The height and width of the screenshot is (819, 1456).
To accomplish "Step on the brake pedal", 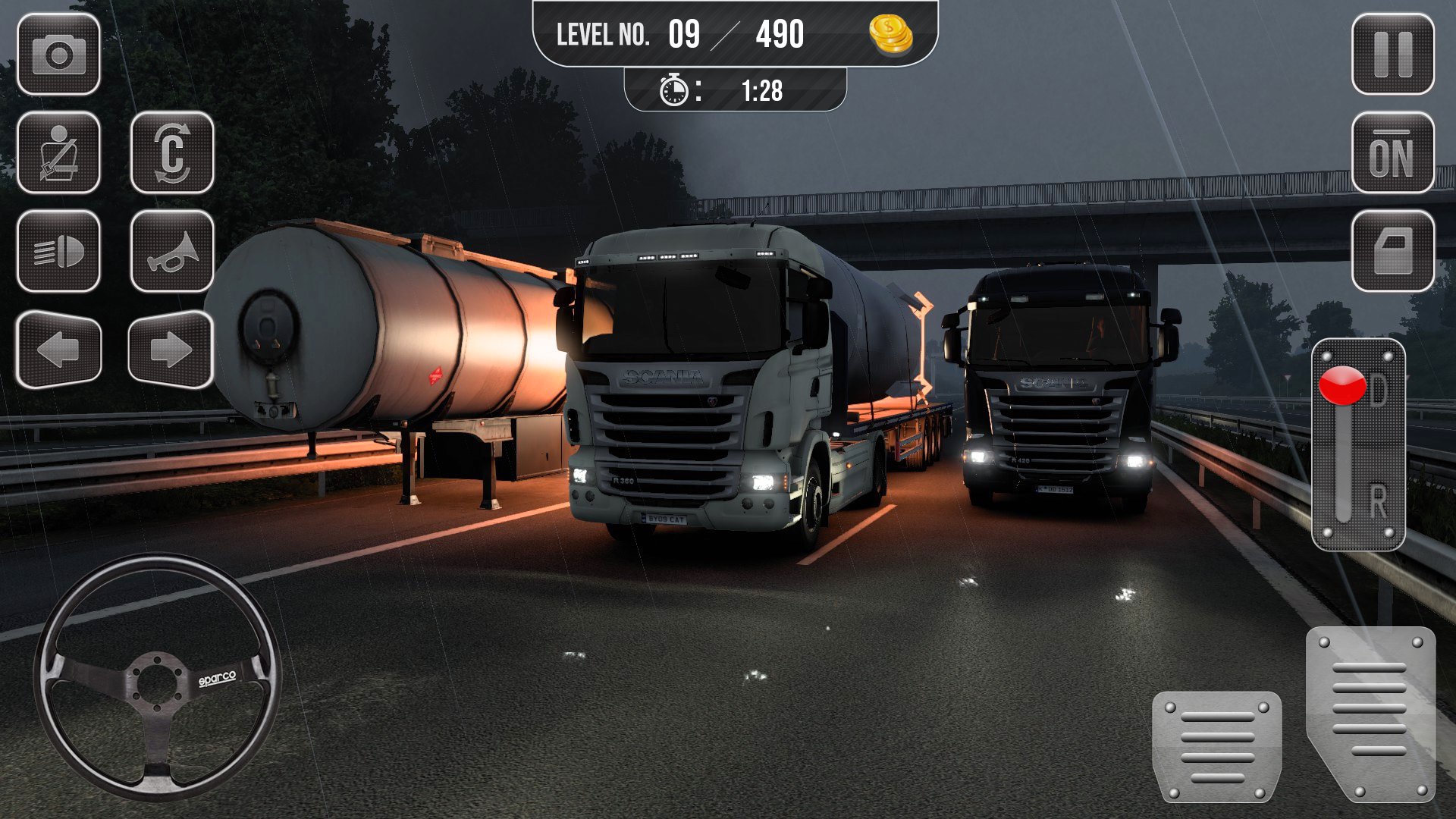I will [1216, 746].
